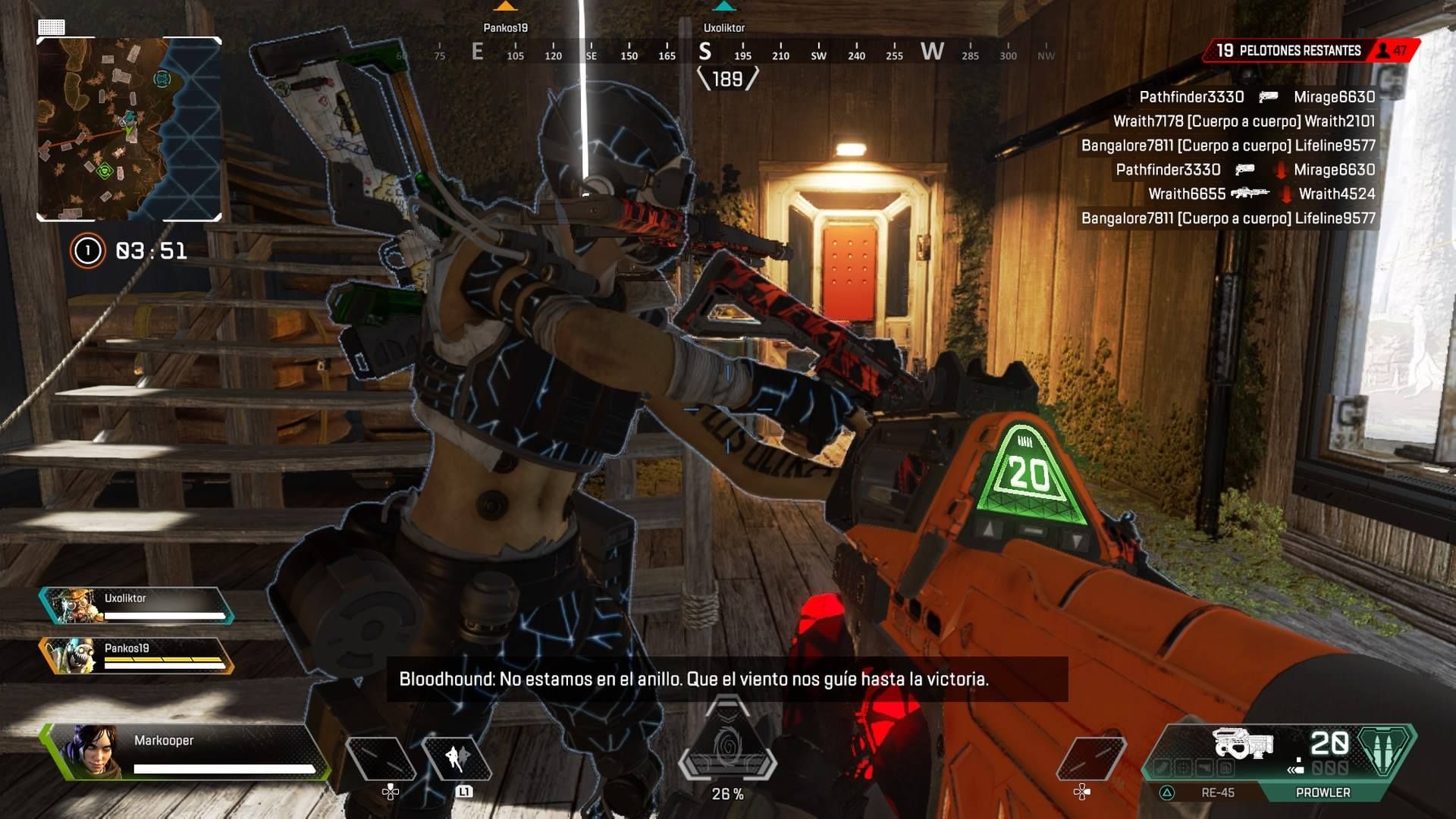Open the compass heading indicator 189
Screen dimensions: 1456x819
click(x=728, y=78)
